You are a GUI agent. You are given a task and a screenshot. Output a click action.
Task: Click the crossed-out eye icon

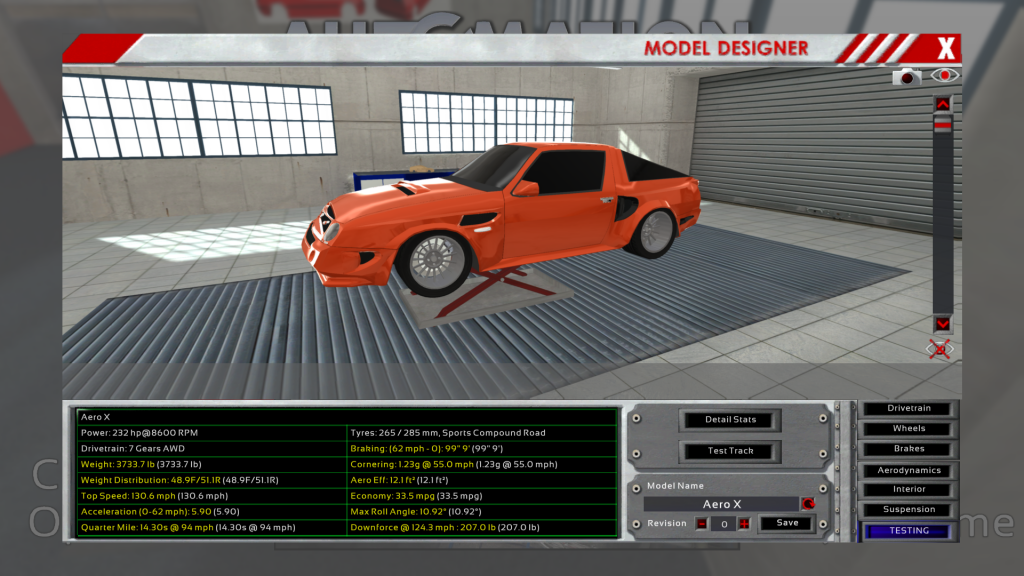click(x=940, y=349)
